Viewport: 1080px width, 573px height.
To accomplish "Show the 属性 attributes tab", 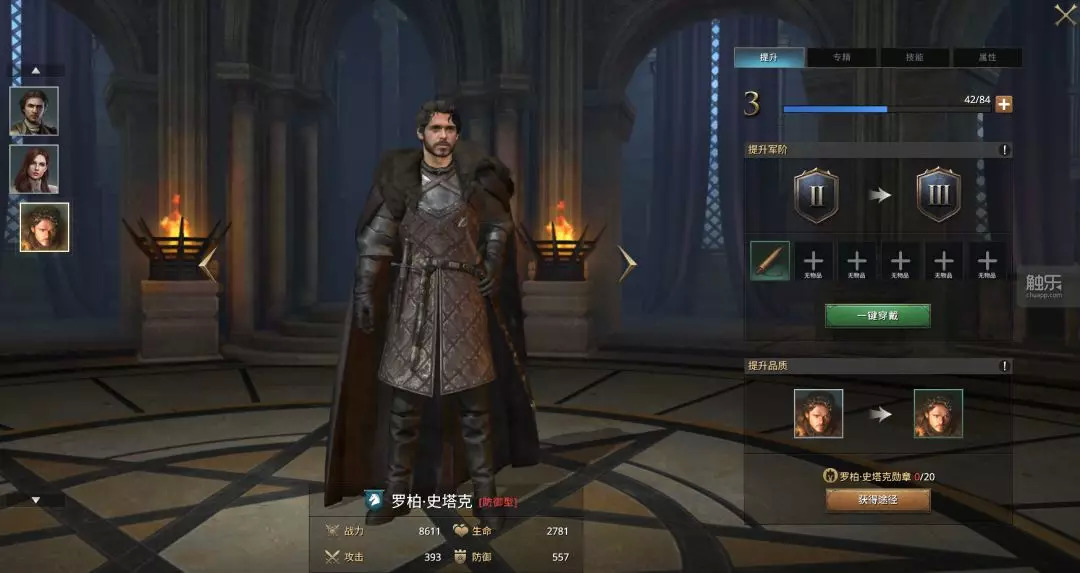I will [987, 58].
